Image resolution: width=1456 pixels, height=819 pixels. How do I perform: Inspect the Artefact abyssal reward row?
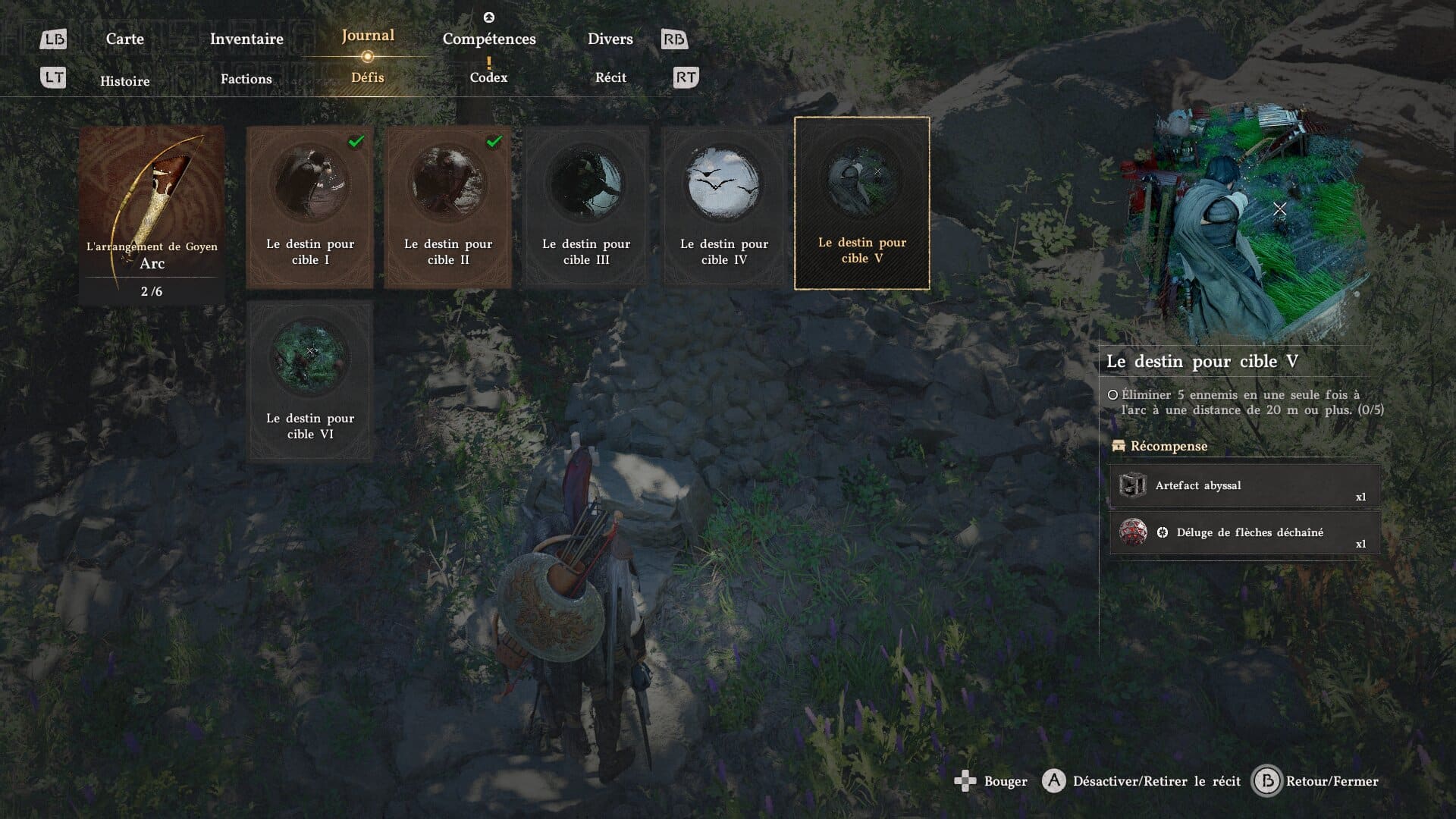click(1244, 486)
